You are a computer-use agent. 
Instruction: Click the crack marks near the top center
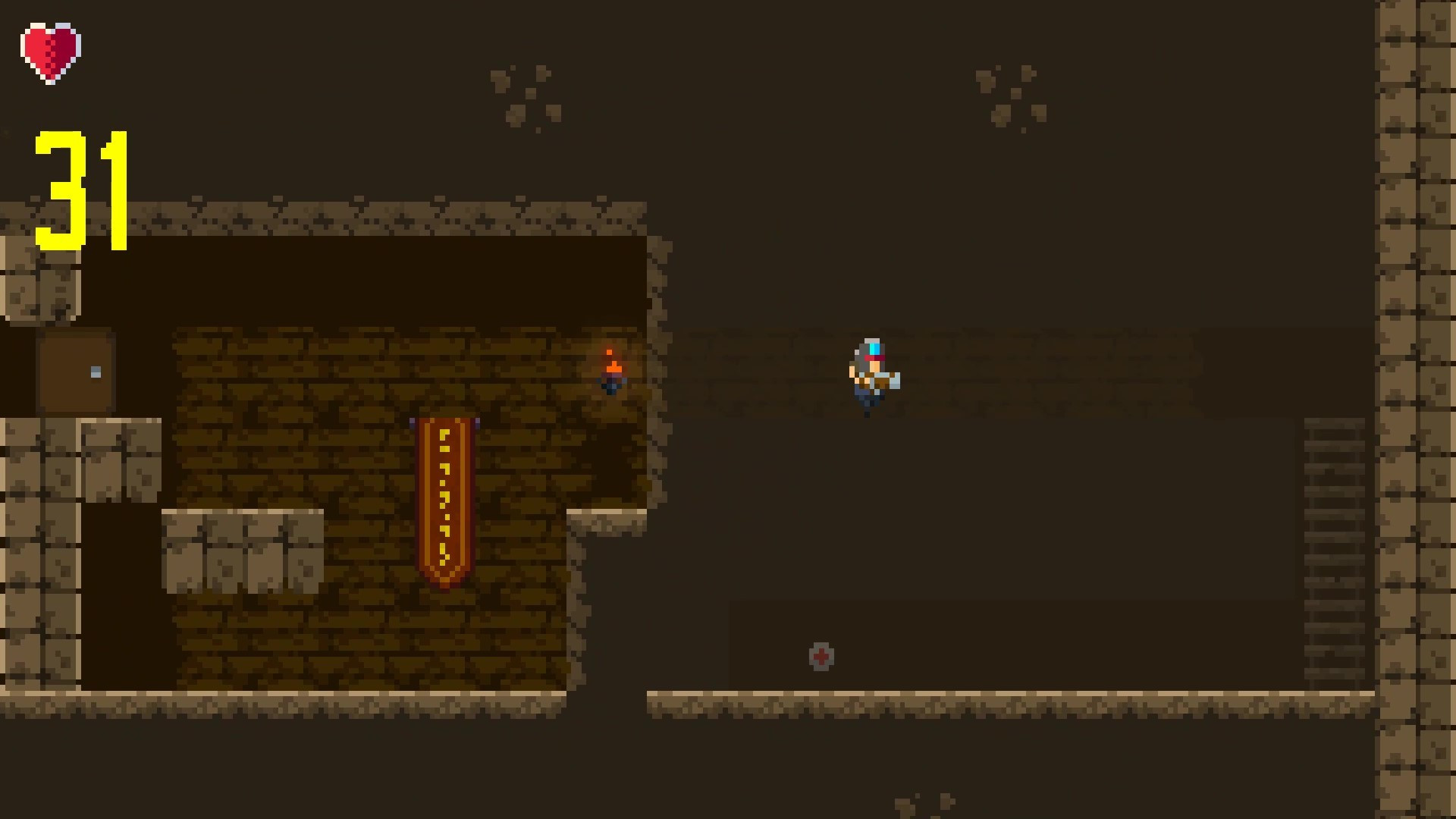pyautogui.click(x=526, y=93)
